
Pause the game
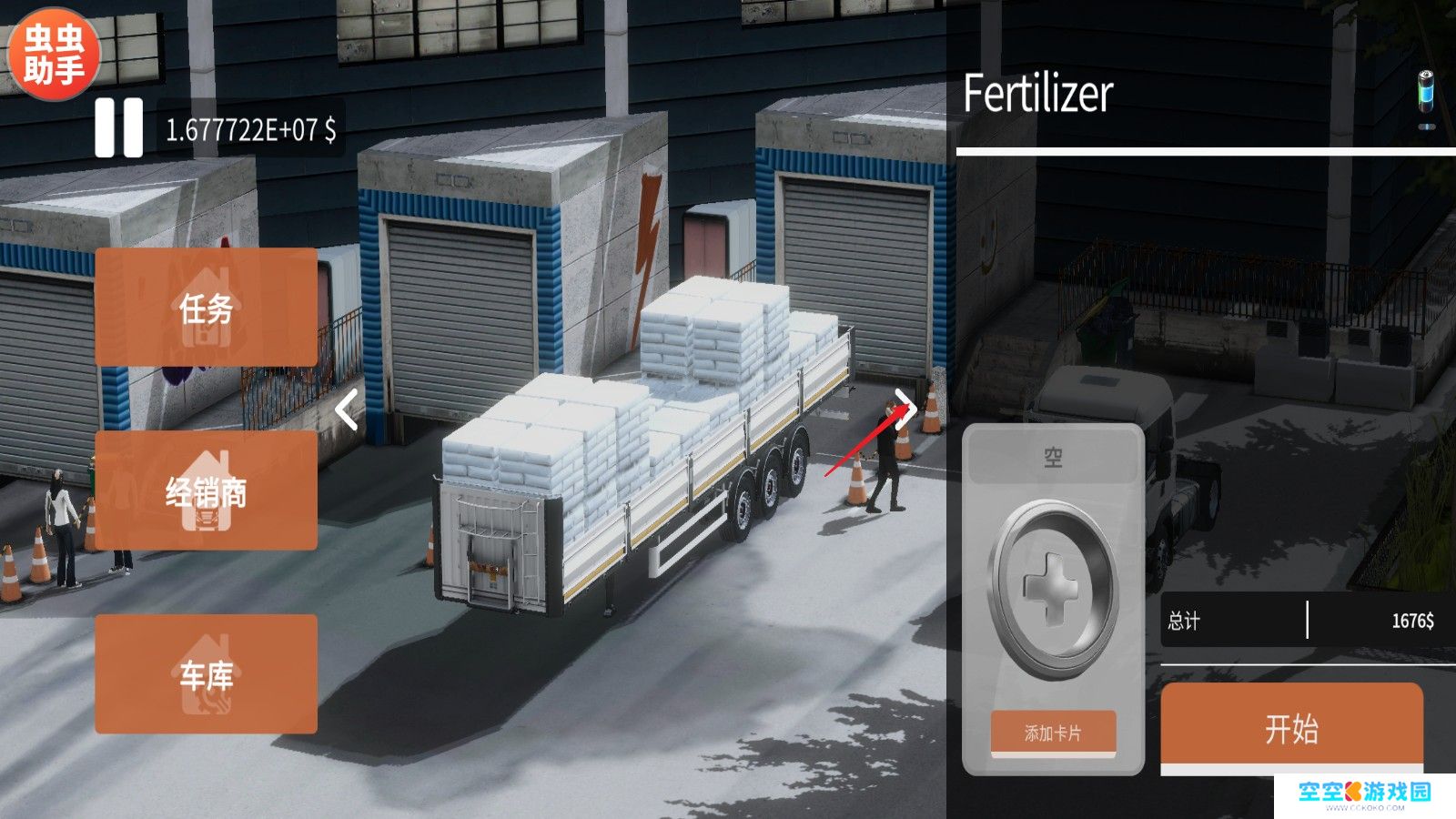119,127
